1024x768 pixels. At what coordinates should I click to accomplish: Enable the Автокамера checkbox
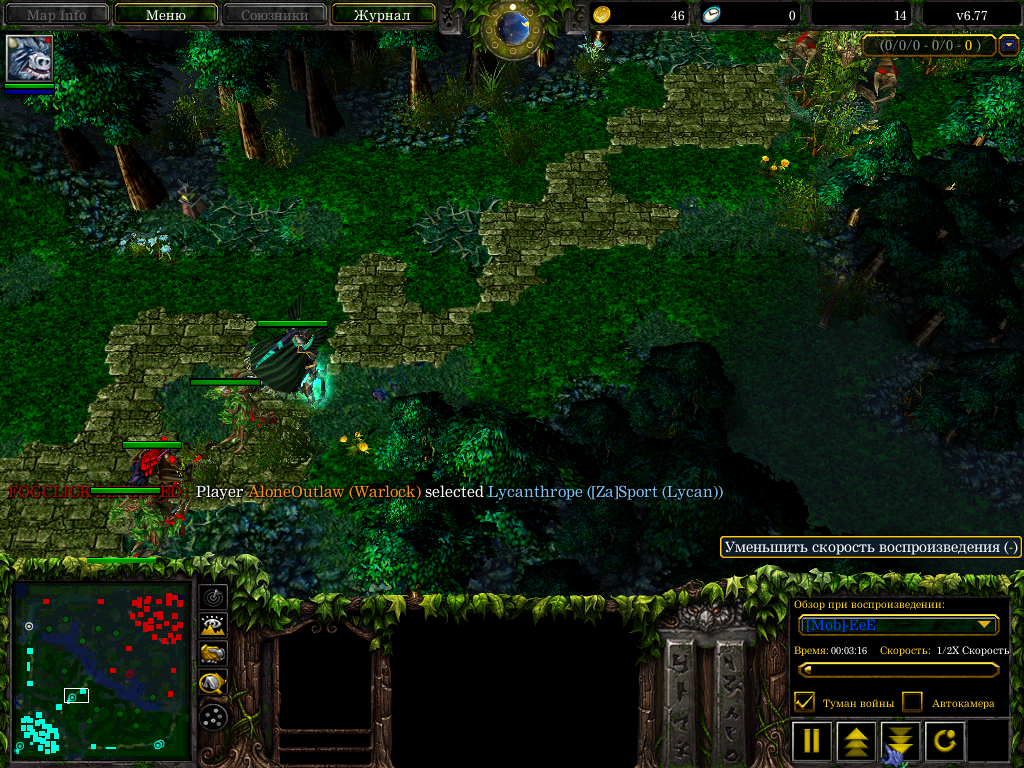[912, 702]
